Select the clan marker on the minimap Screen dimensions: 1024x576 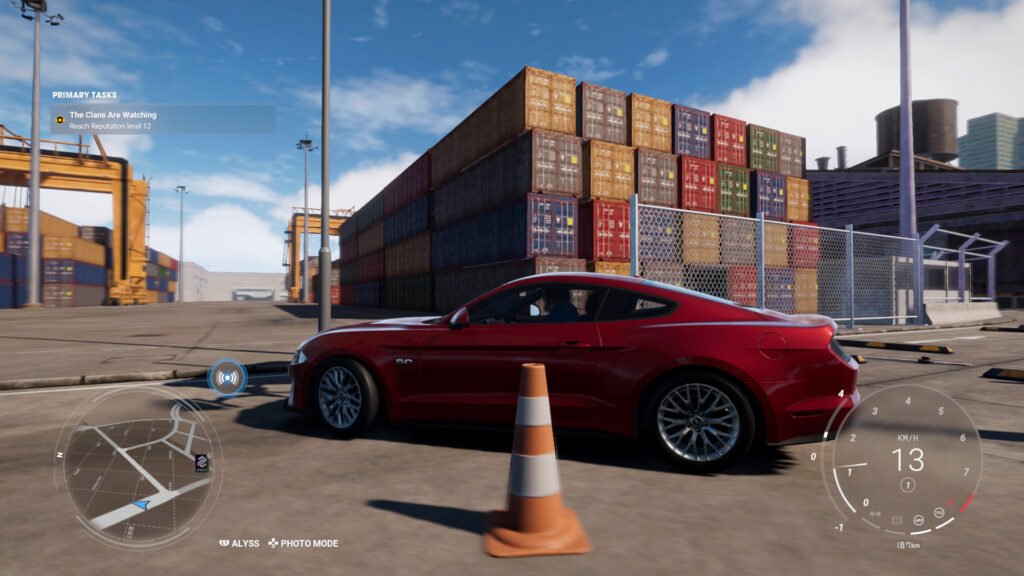click(x=201, y=463)
